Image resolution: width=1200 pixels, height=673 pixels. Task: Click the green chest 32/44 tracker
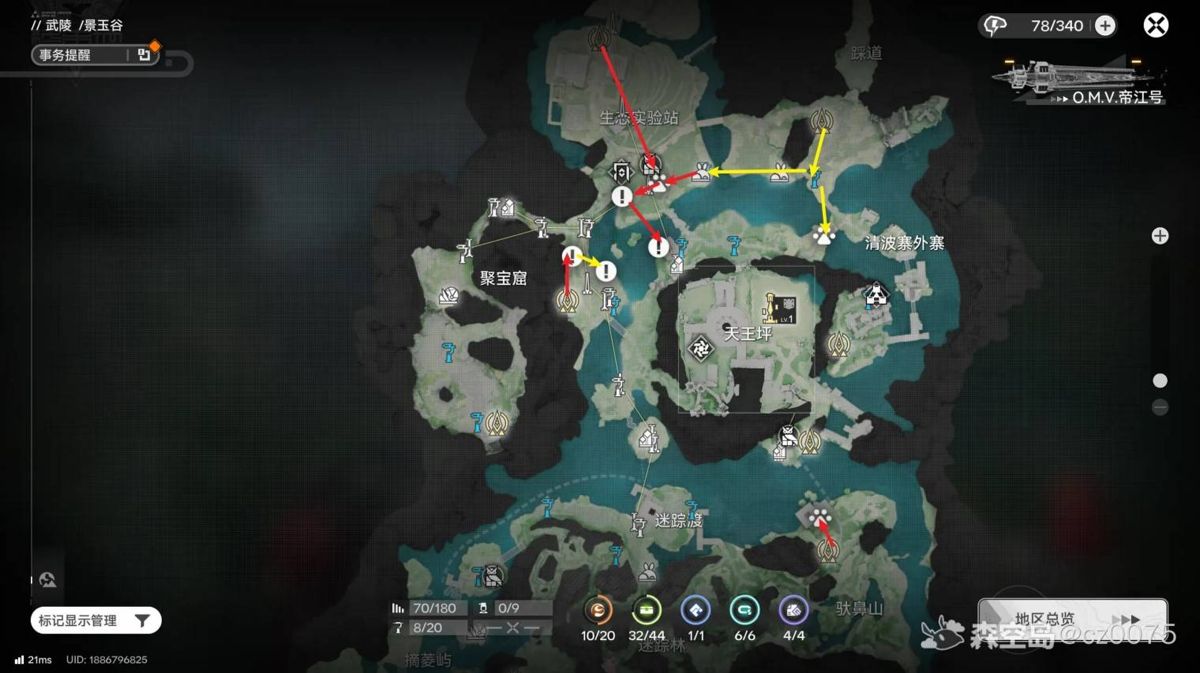[x=647, y=610]
